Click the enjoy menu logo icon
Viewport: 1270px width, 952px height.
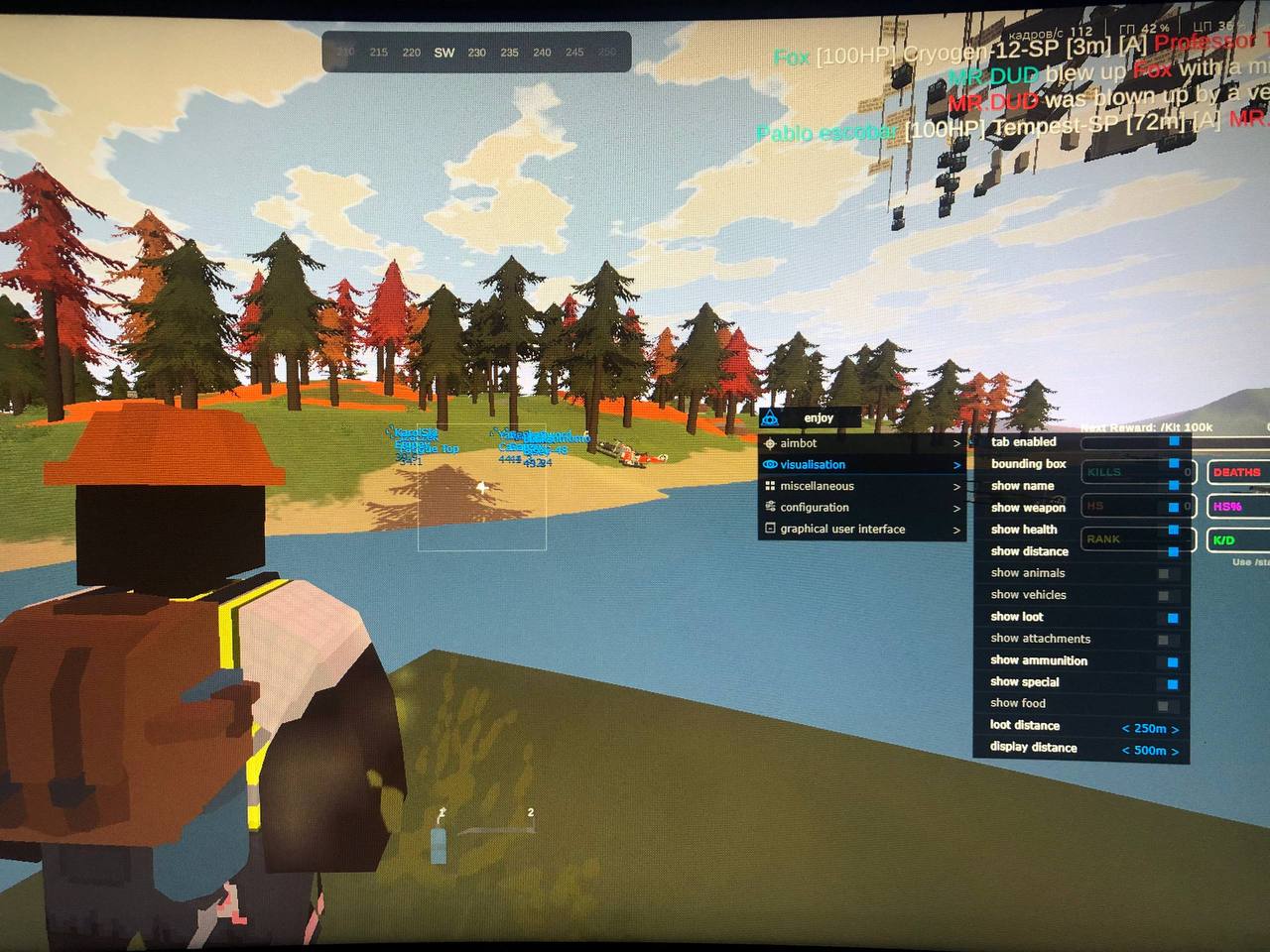[x=769, y=416]
